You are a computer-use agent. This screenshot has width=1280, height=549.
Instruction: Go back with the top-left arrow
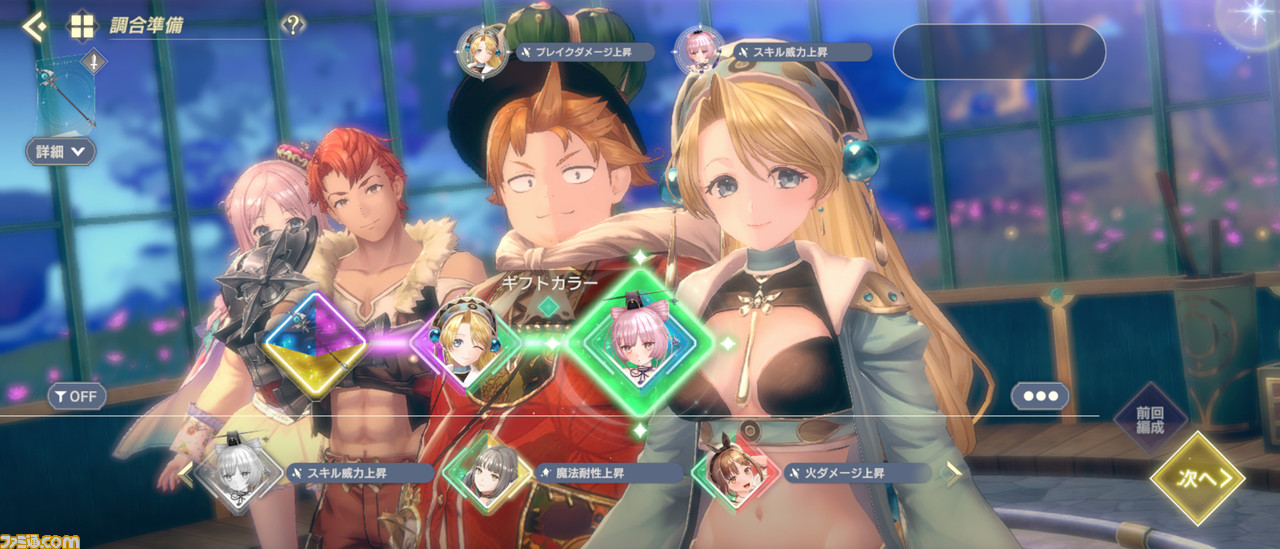point(33,26)
